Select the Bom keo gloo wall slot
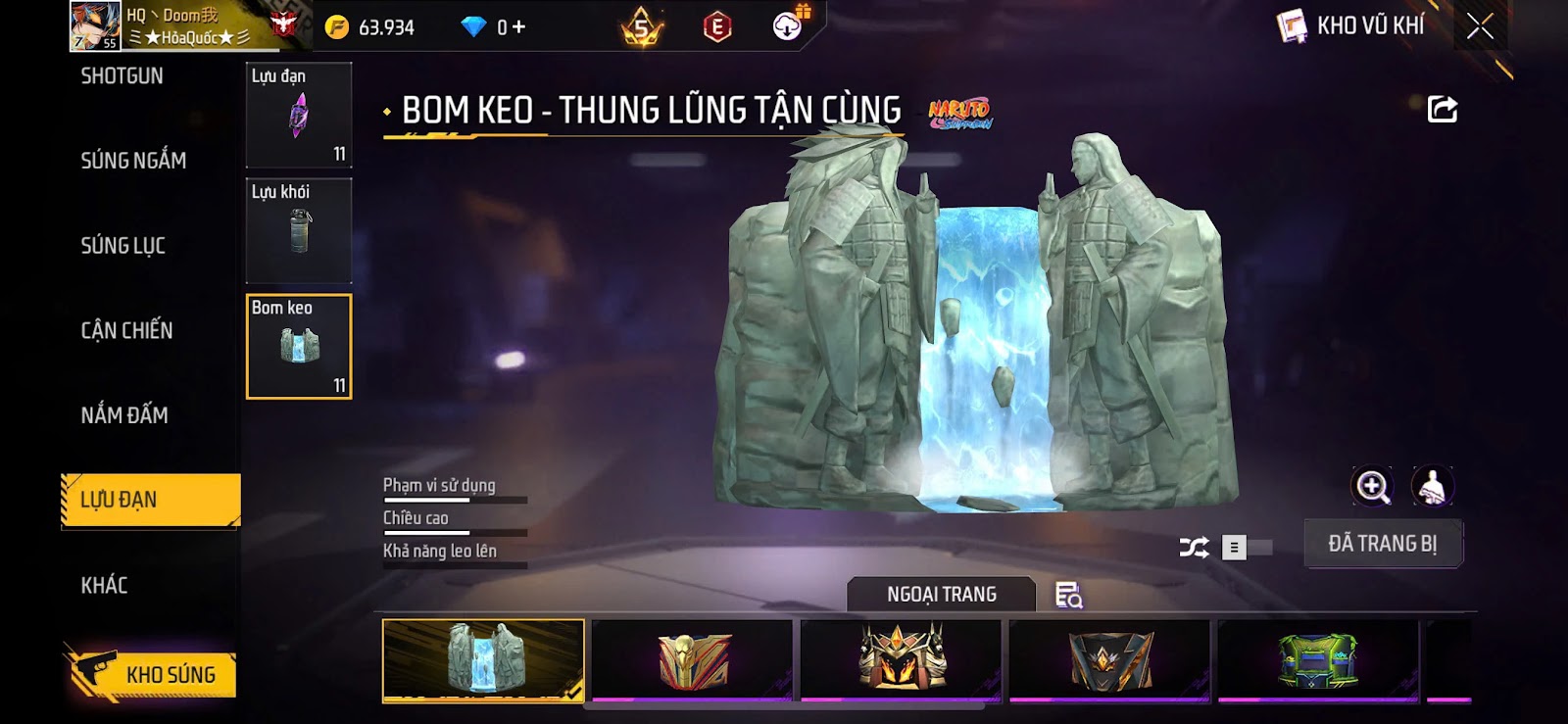1568x724 pixels. point(298,347)
